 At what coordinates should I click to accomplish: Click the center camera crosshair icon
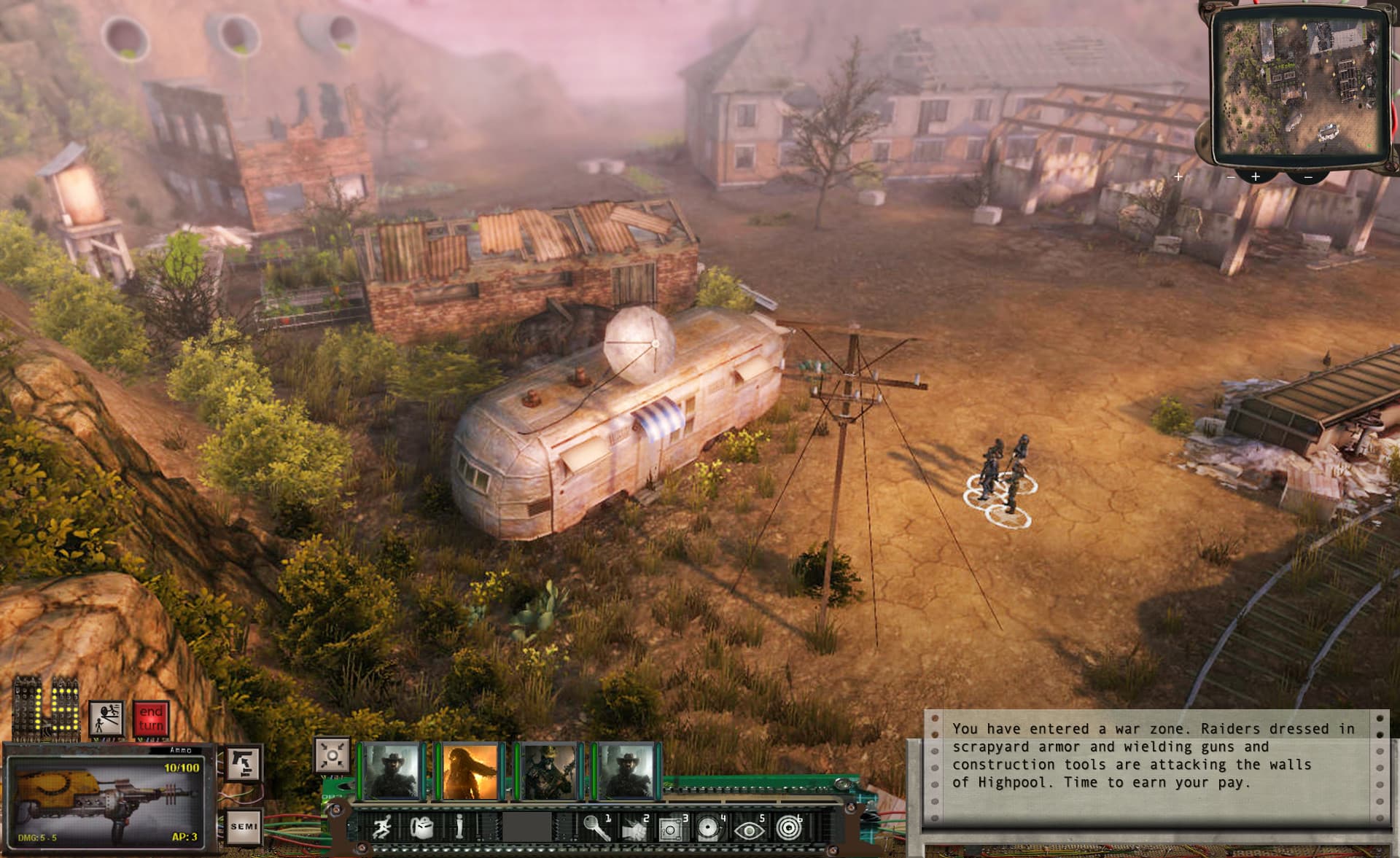coord(332,757)
